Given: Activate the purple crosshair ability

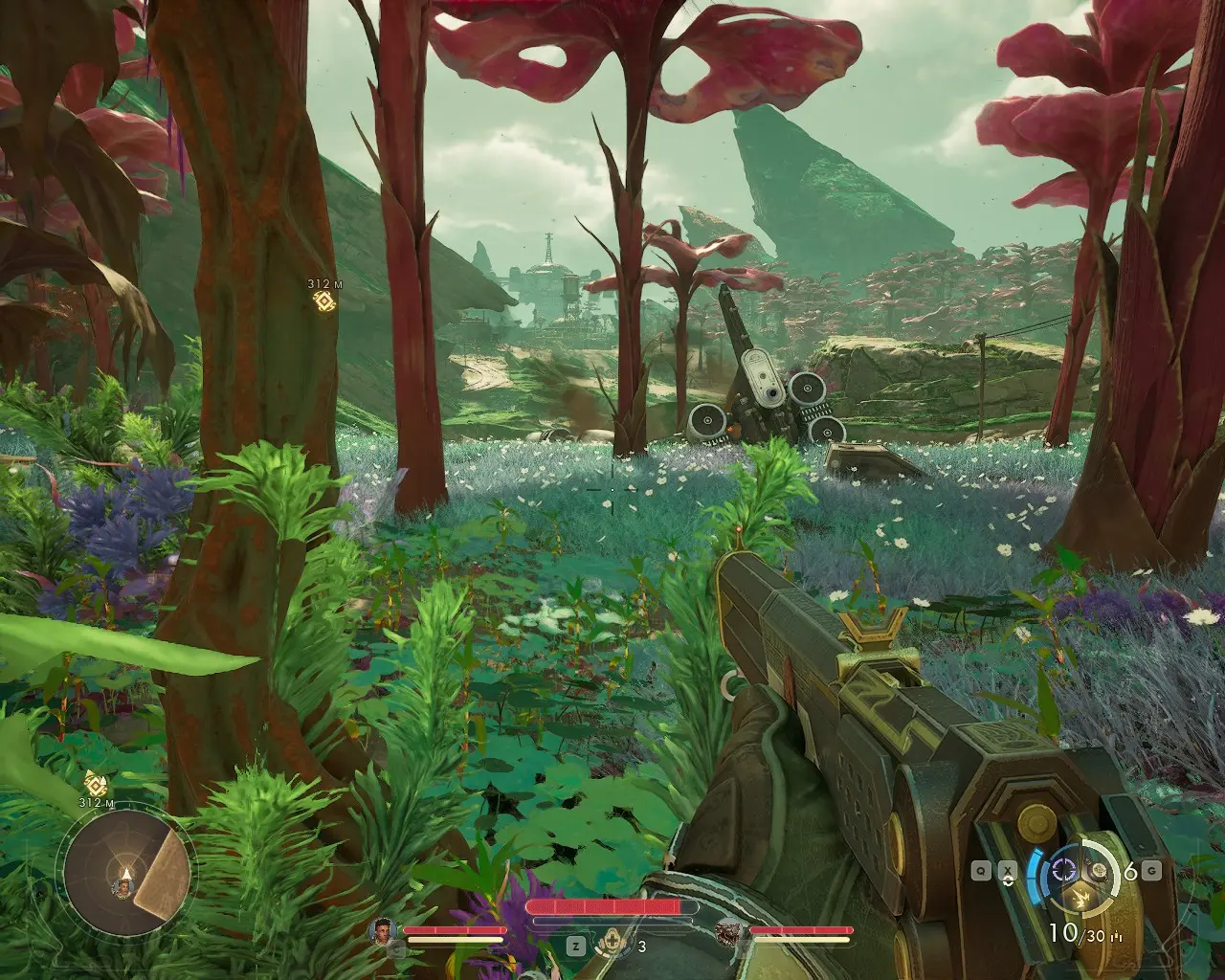Looking at the screenshot, I should point(1062,870).
